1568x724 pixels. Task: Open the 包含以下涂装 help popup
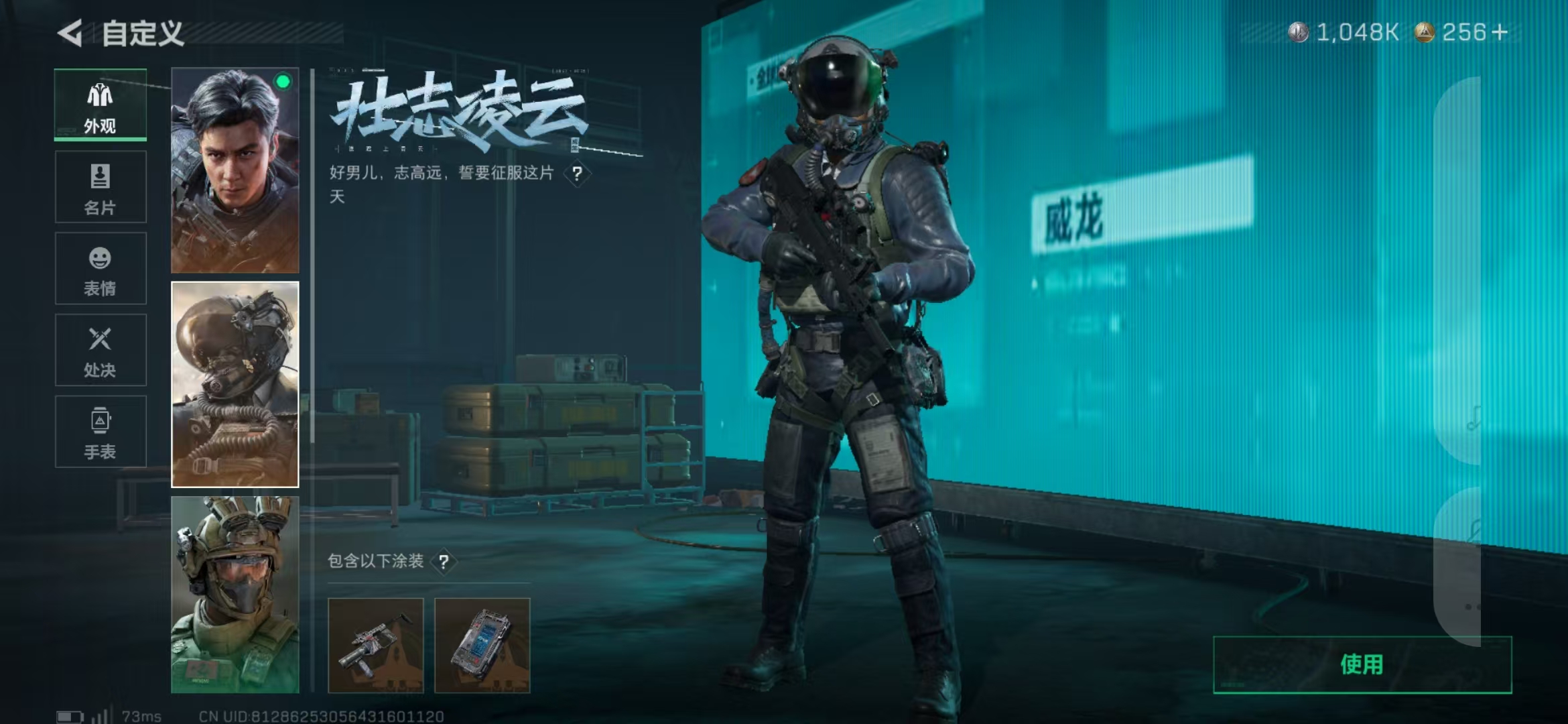tap(444, 563)
